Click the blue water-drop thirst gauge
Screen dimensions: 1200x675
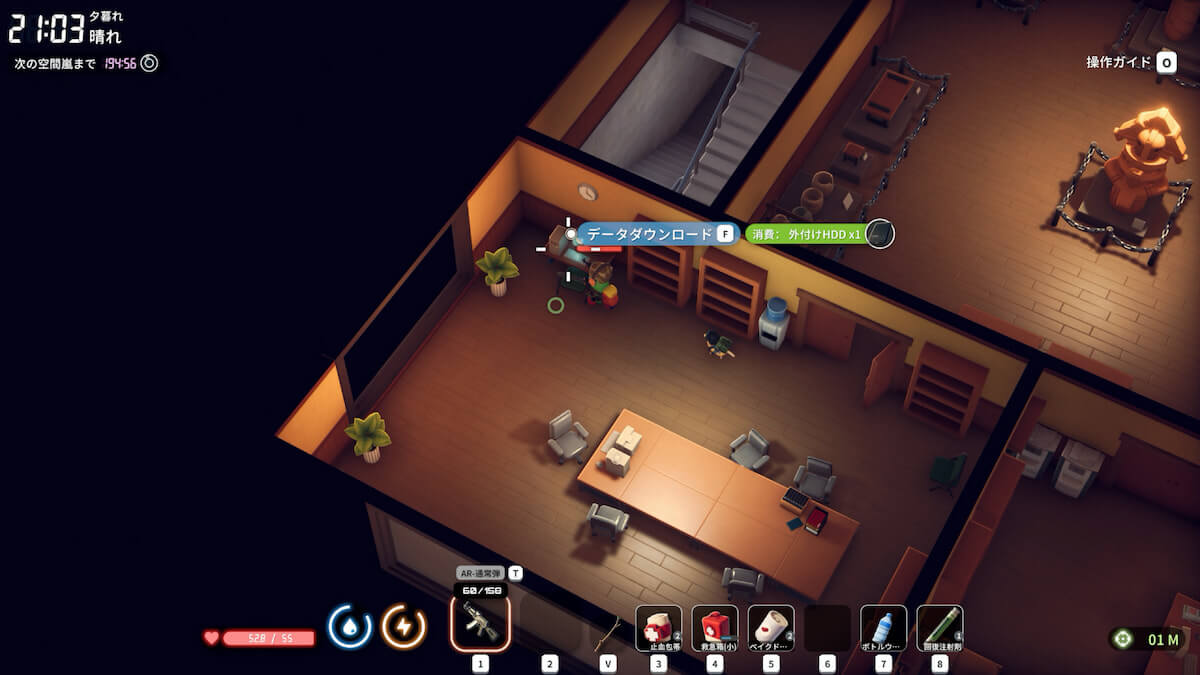click(x=350, y=627)
